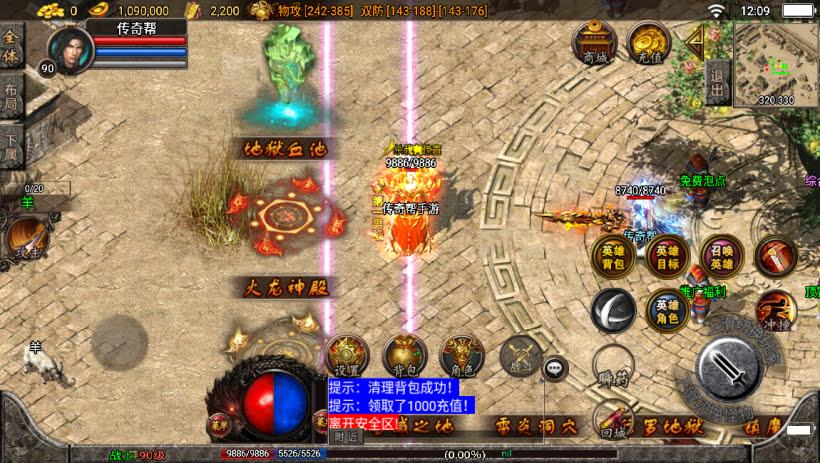Toggle the 战斗 combat mode icon
This screenshot has height=463, width=820.
[520, 356]
